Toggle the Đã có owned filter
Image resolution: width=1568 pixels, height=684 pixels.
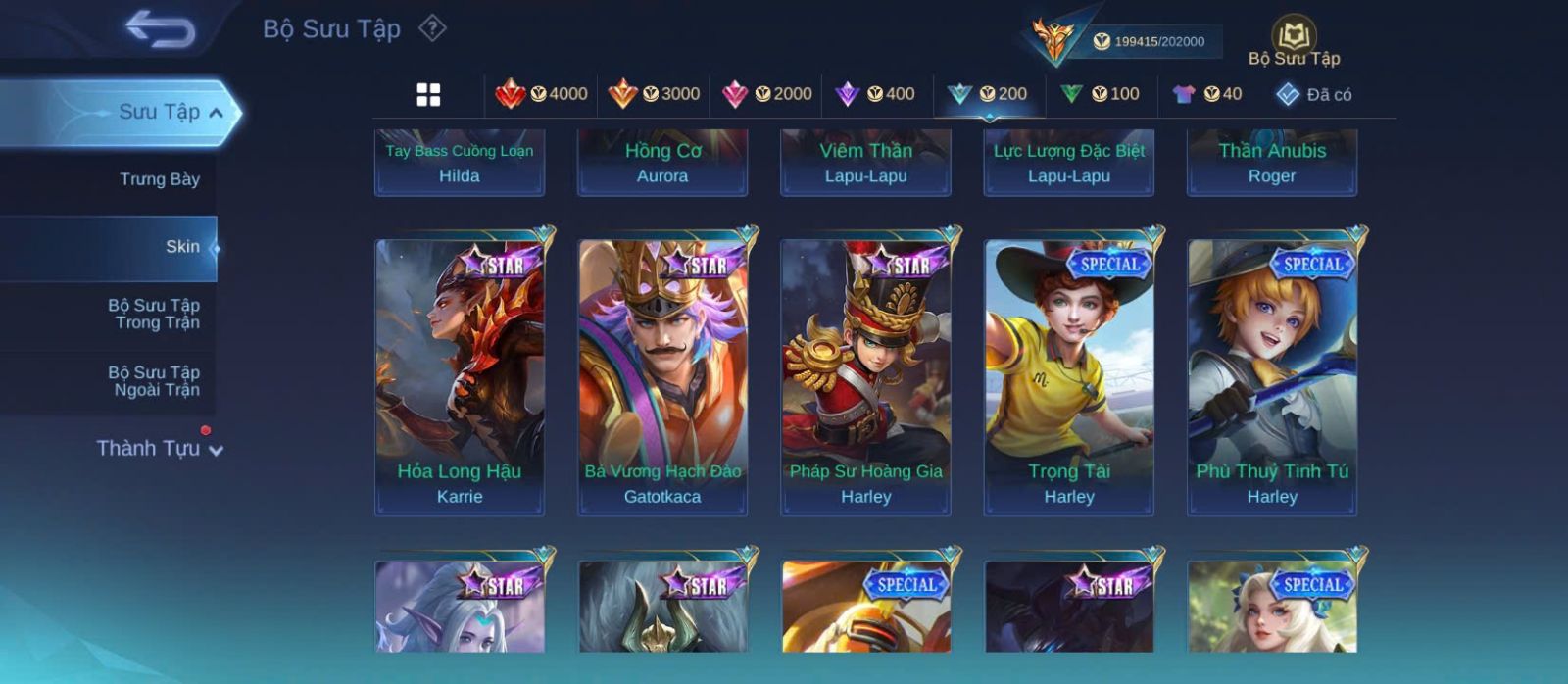pos(1313,95)
